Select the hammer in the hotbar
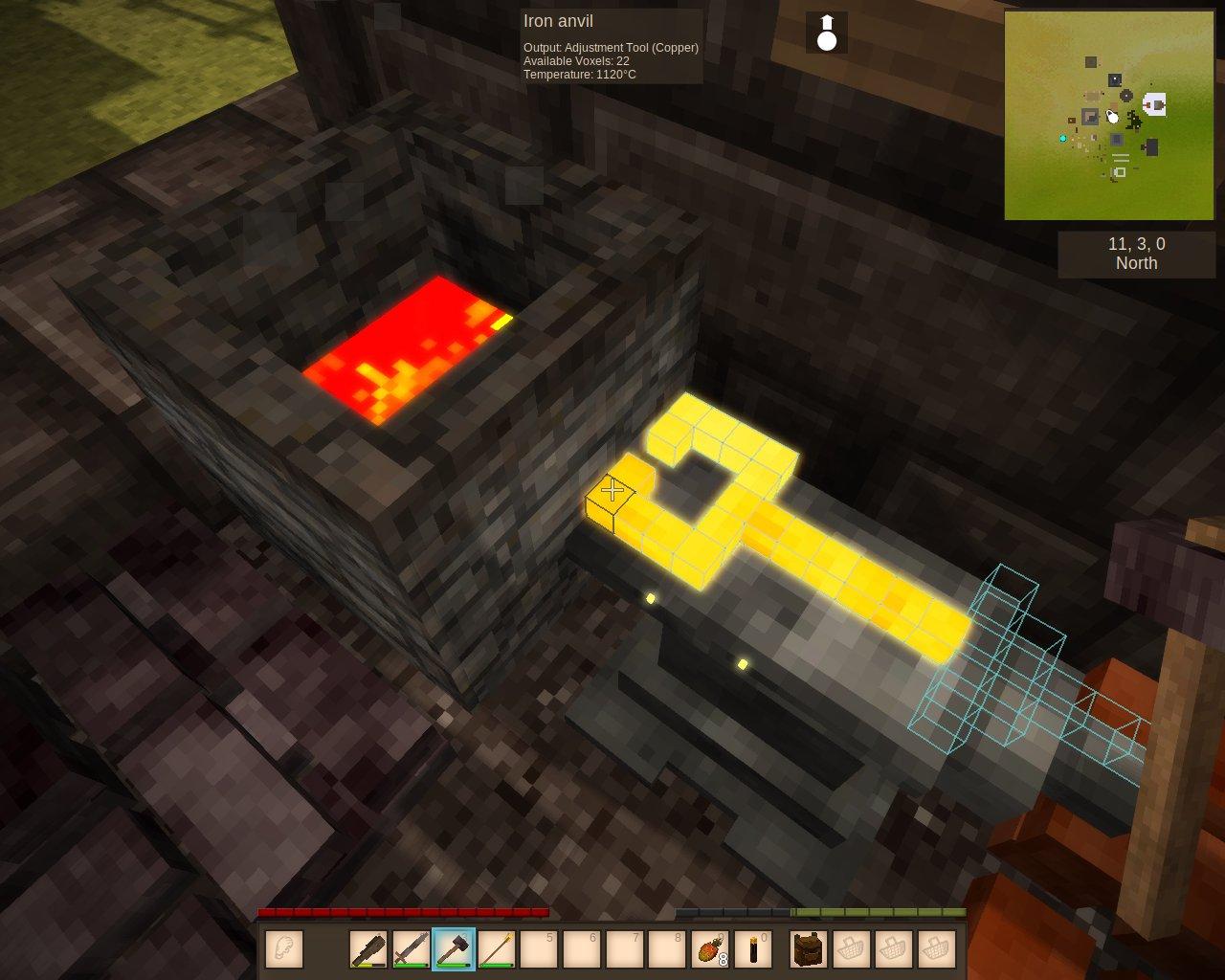1225x980 pixels. pos(454,949)
